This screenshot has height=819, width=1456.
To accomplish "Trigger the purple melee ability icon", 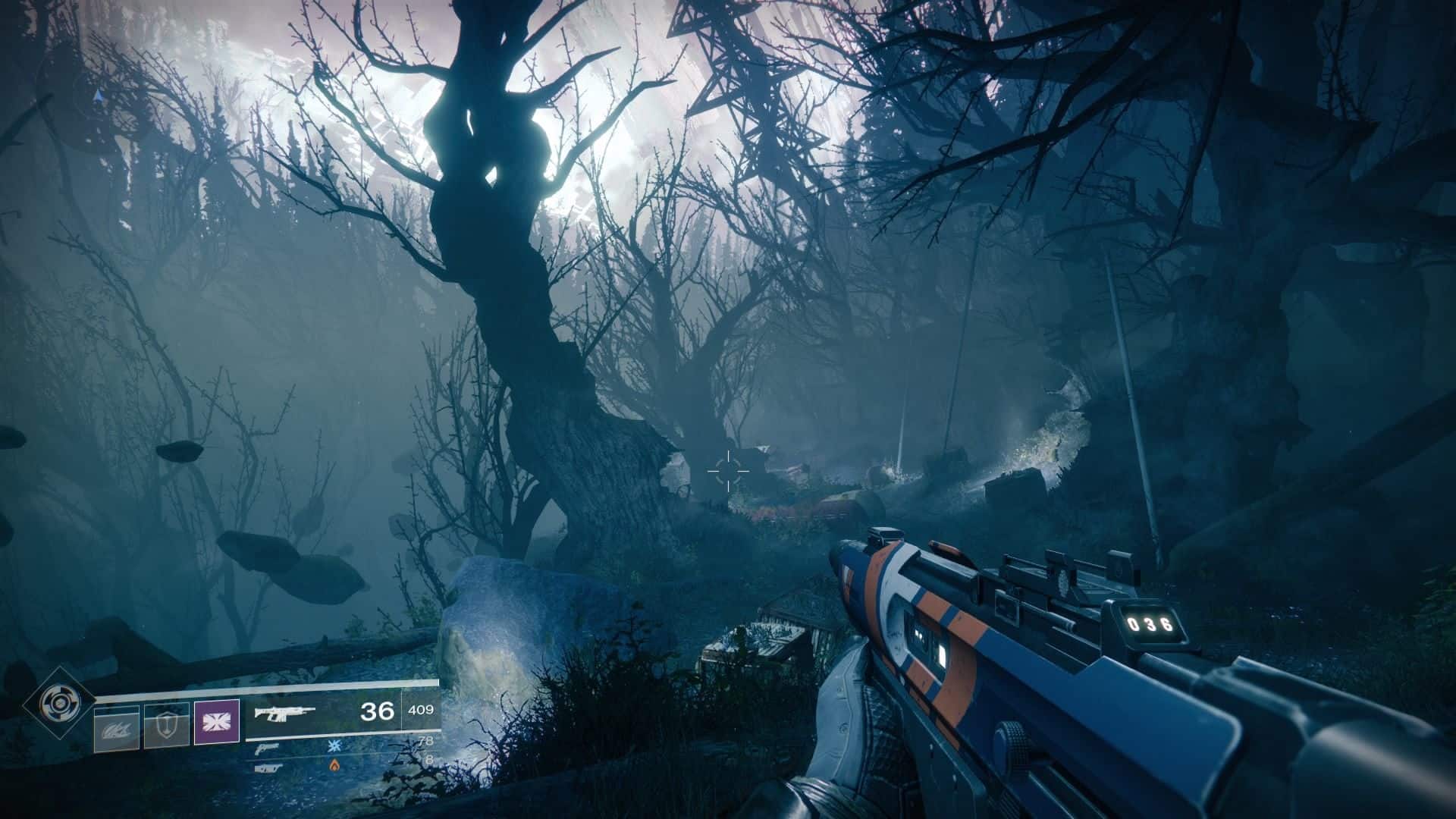I will [x=217, y=721].
